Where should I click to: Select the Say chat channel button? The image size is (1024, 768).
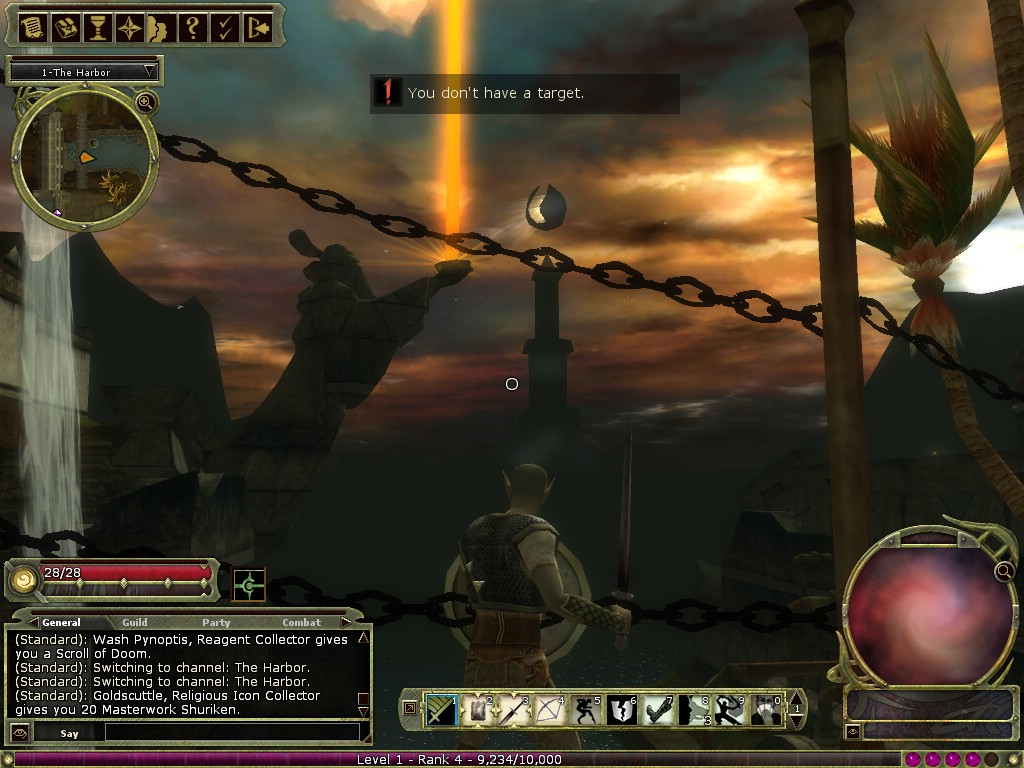[69, 733]
